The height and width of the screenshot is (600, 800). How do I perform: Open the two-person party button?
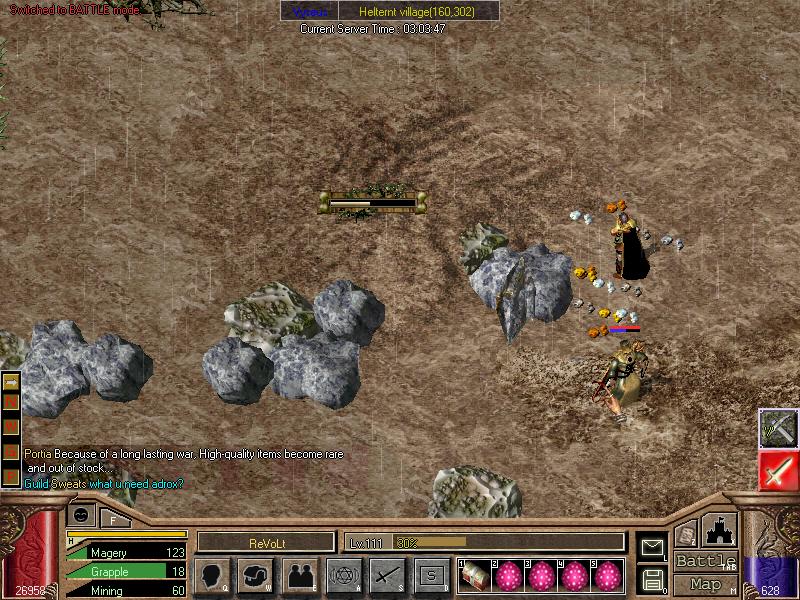tap(300, 575)
